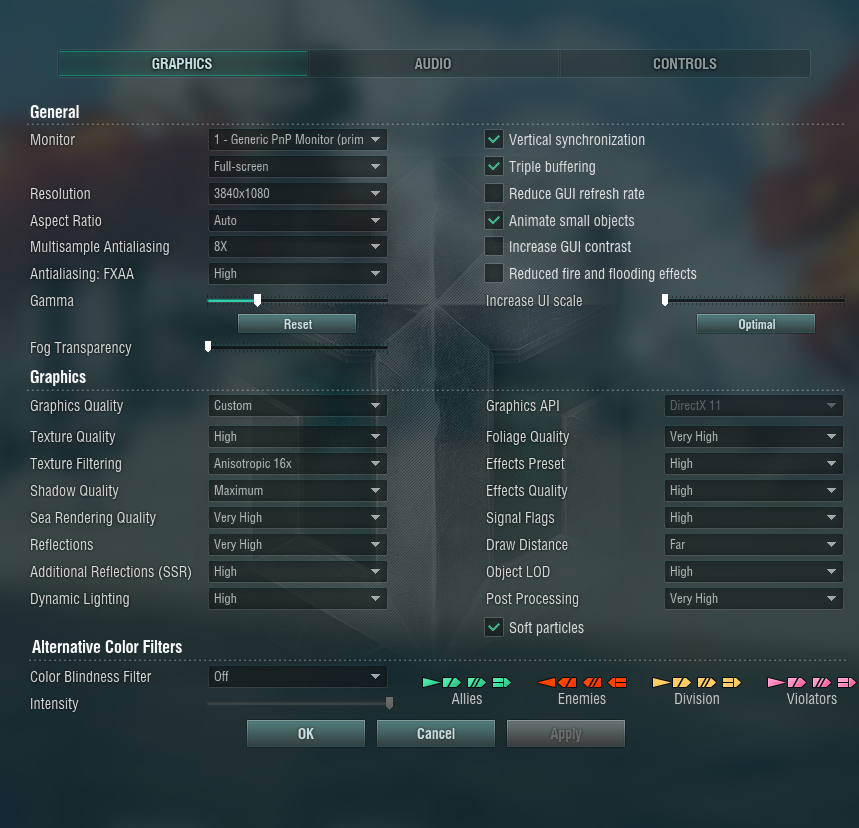This screenshot has height=828, width=859.
Task: Switch to the Audio tab
Action: coord(433,64)
